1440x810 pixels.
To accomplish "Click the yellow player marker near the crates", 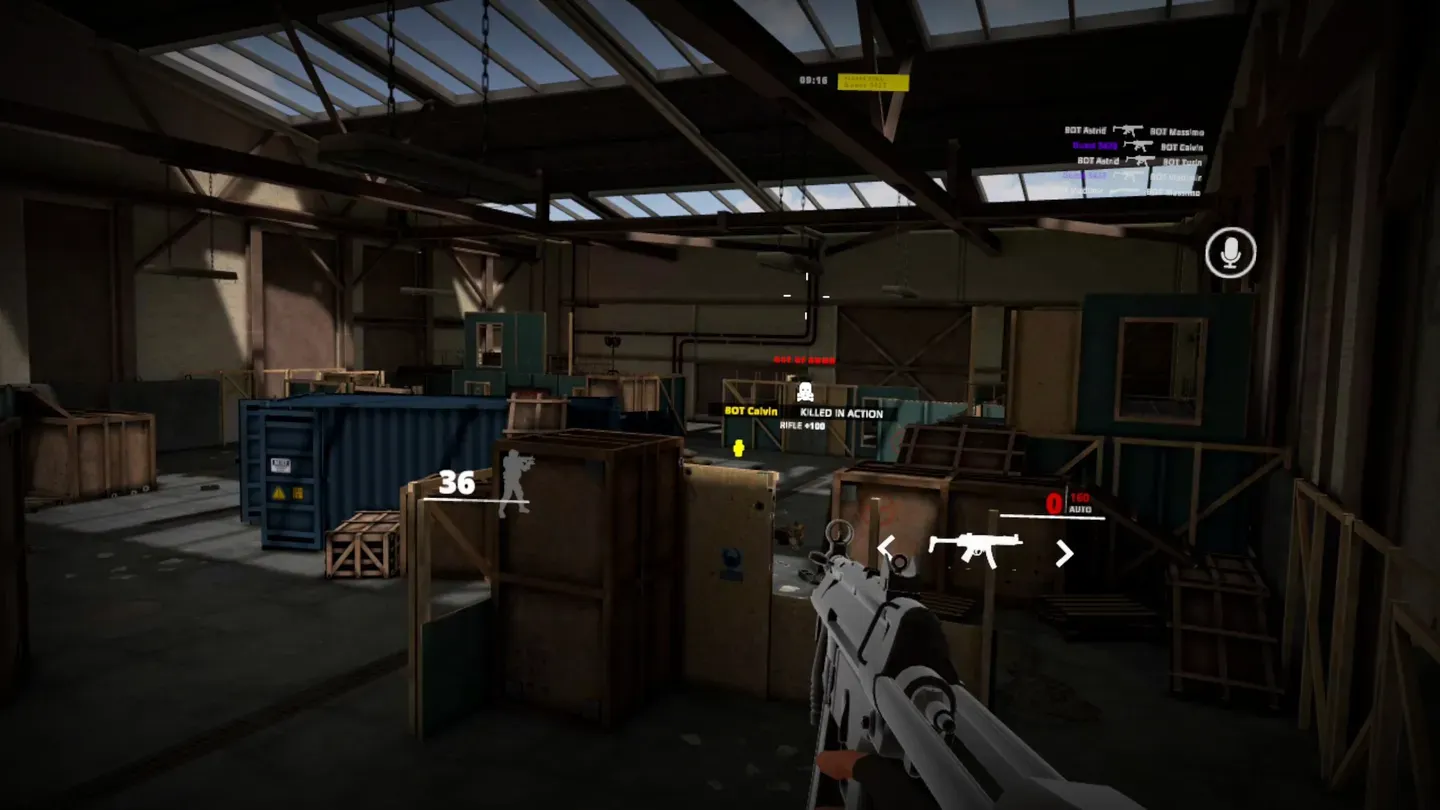I will (738, 449).
